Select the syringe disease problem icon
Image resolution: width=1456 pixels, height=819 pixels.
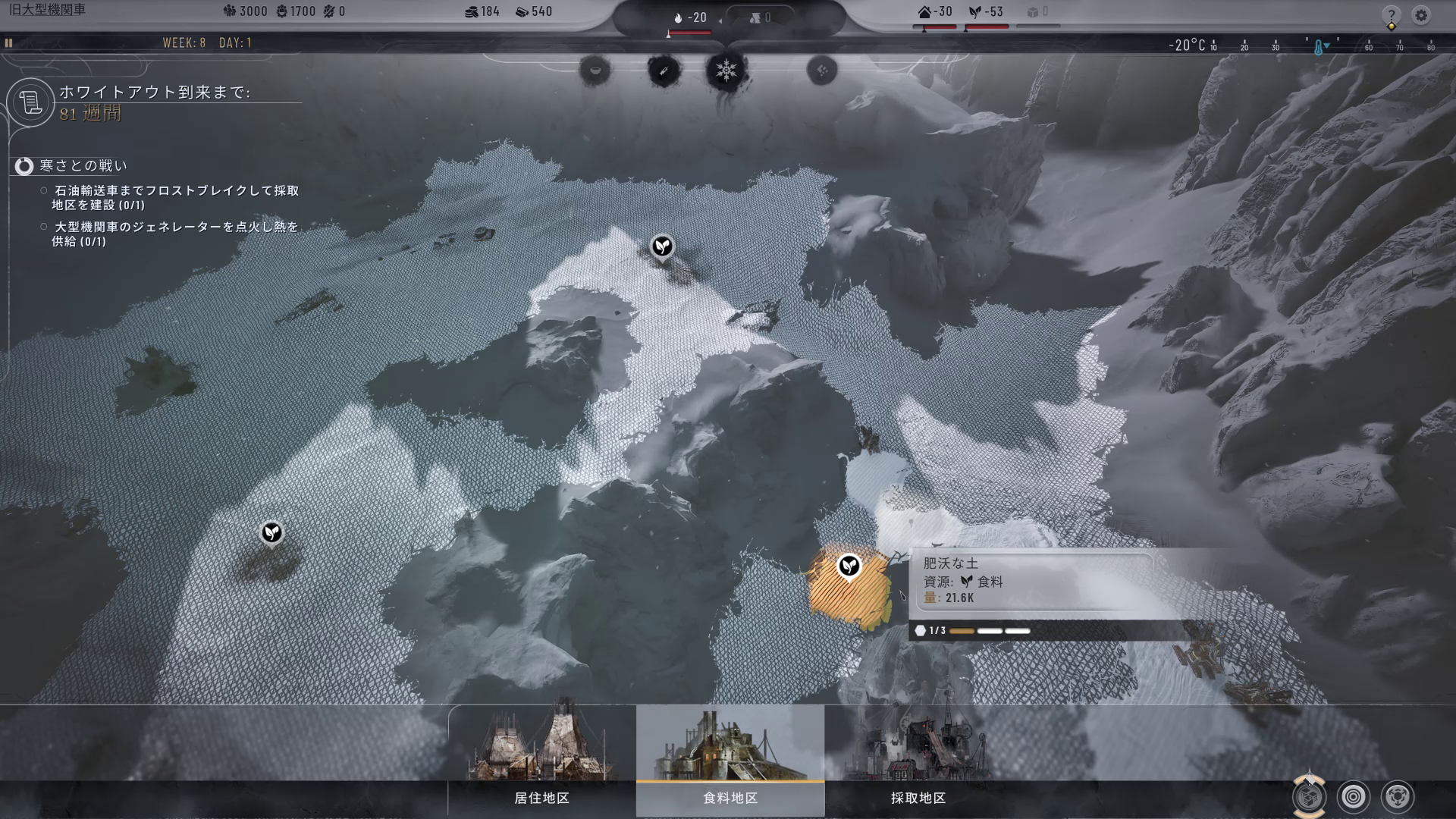pos(663,71)
